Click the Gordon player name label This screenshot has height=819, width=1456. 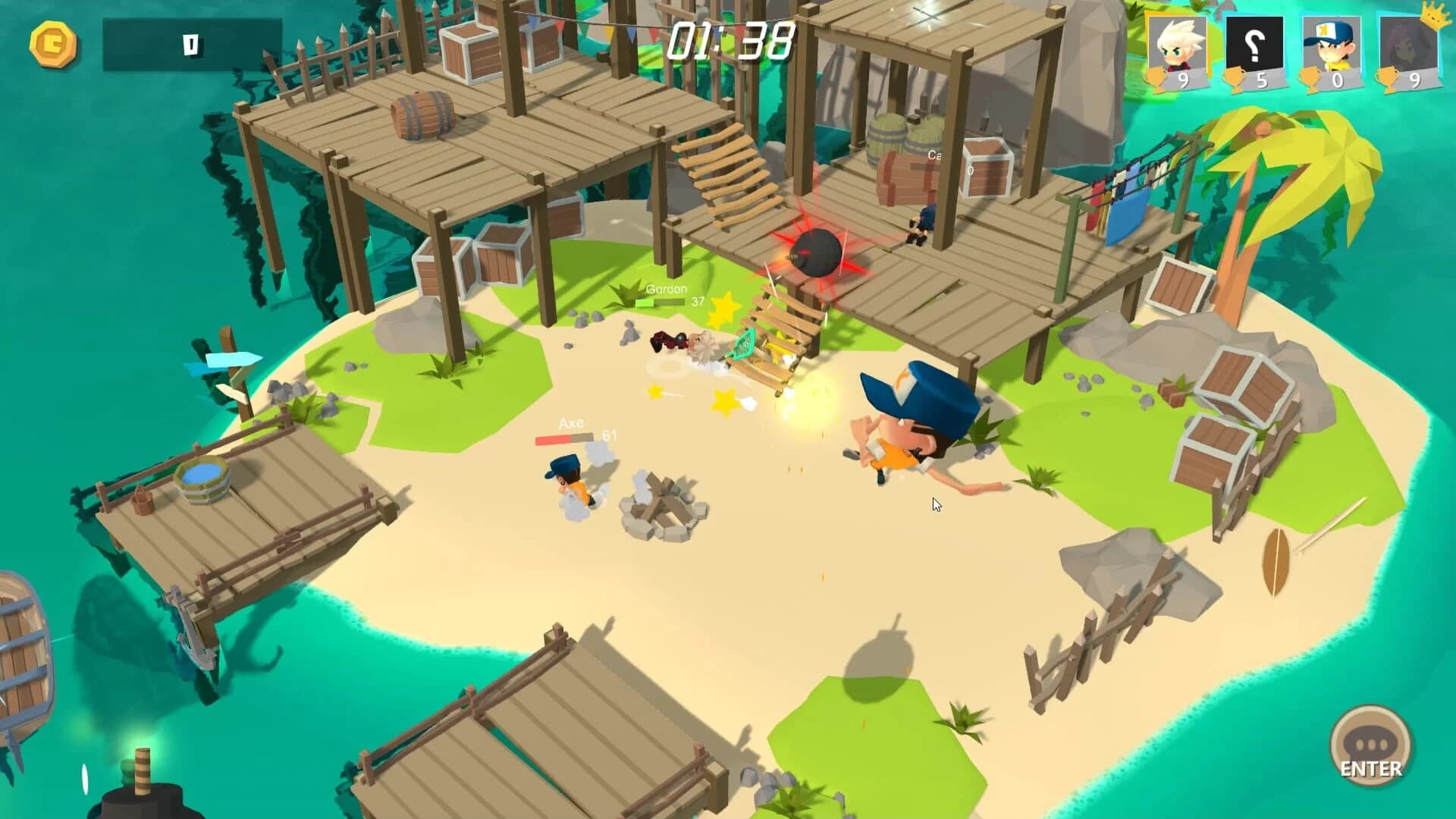coord(667,289)
